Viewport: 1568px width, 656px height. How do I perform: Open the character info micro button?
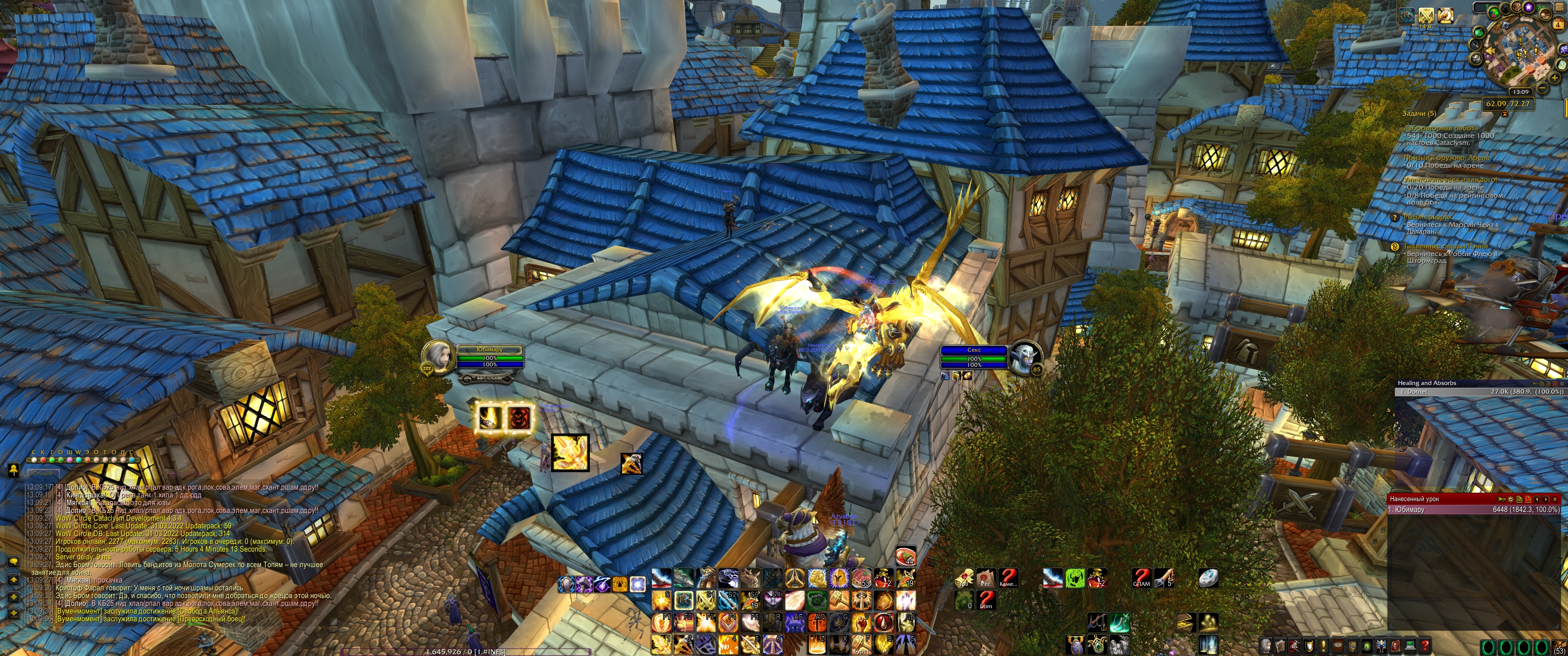(1266, 645)
